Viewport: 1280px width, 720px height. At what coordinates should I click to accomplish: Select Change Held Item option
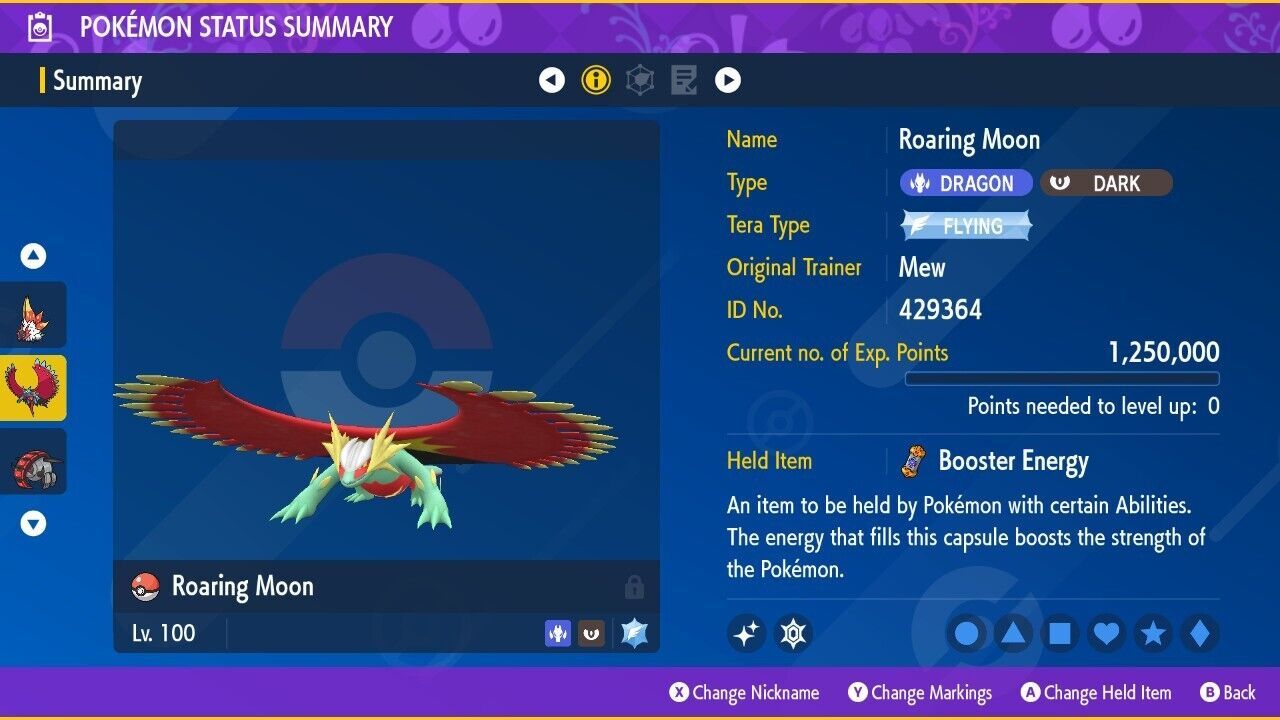pos(1096,693)
